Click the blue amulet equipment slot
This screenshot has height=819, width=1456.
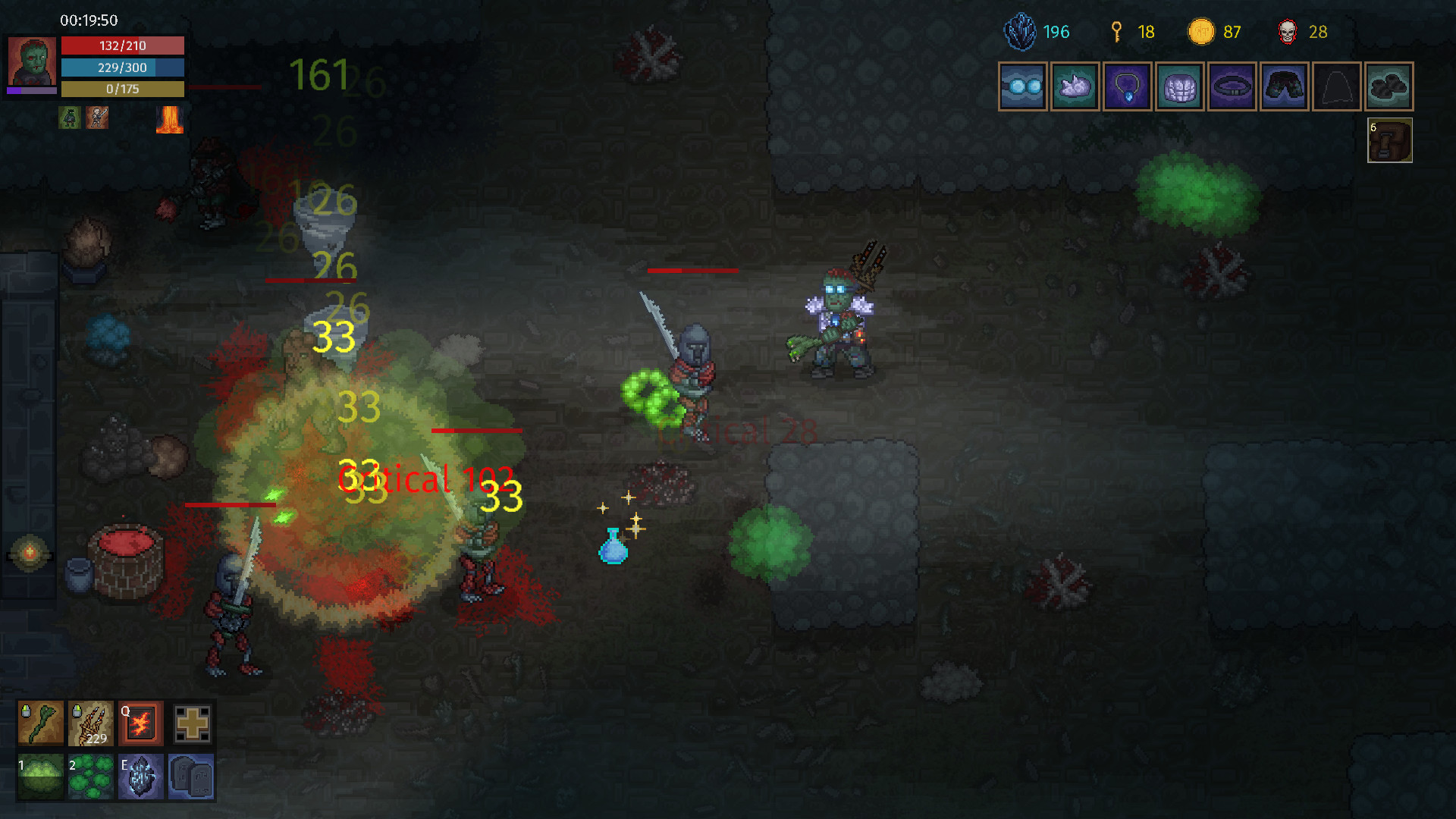[1127, 86]
